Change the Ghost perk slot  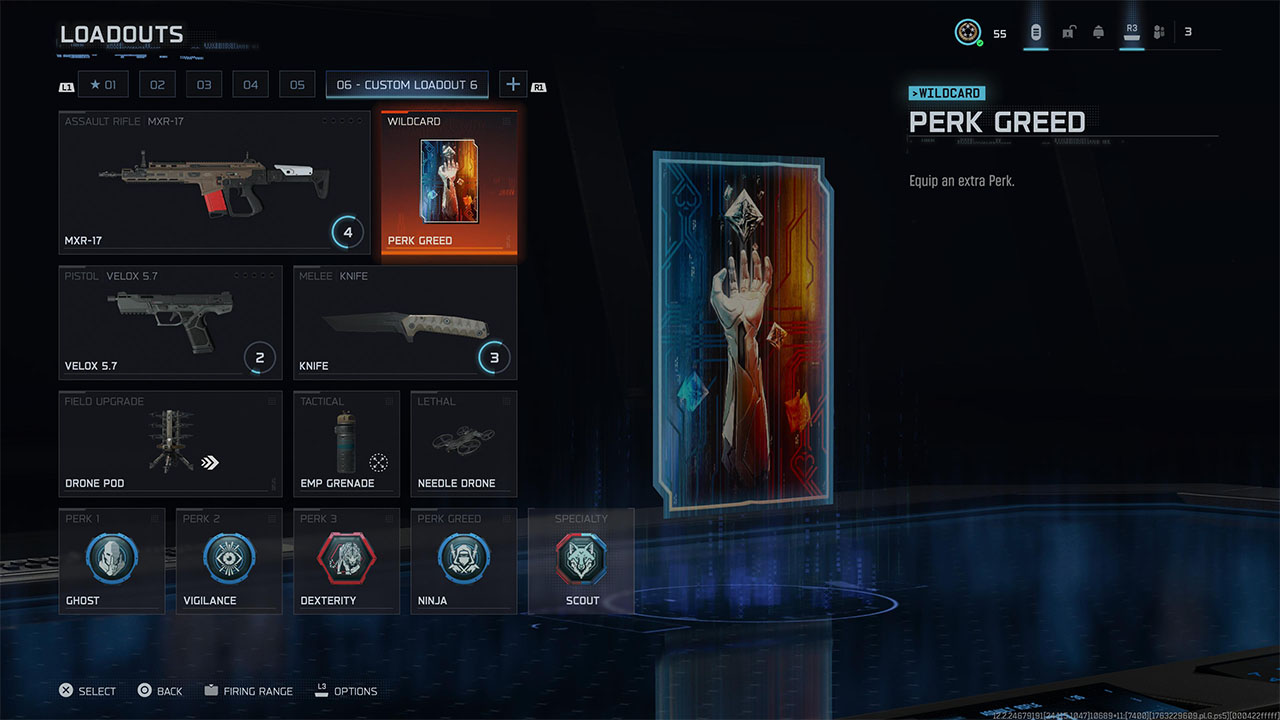tap(112, 560)
